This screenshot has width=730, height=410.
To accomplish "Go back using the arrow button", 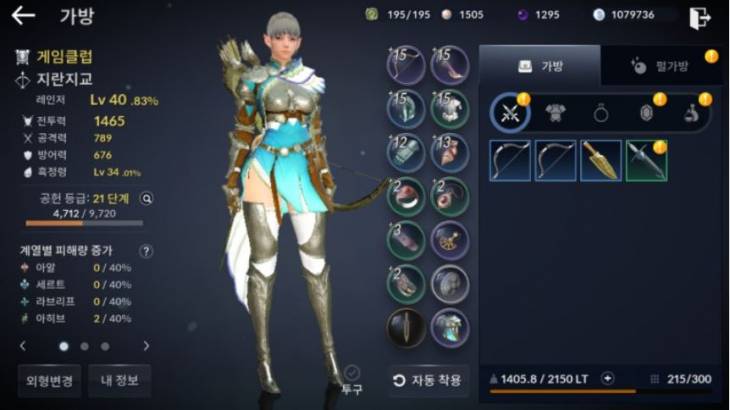I will (23, 15).
